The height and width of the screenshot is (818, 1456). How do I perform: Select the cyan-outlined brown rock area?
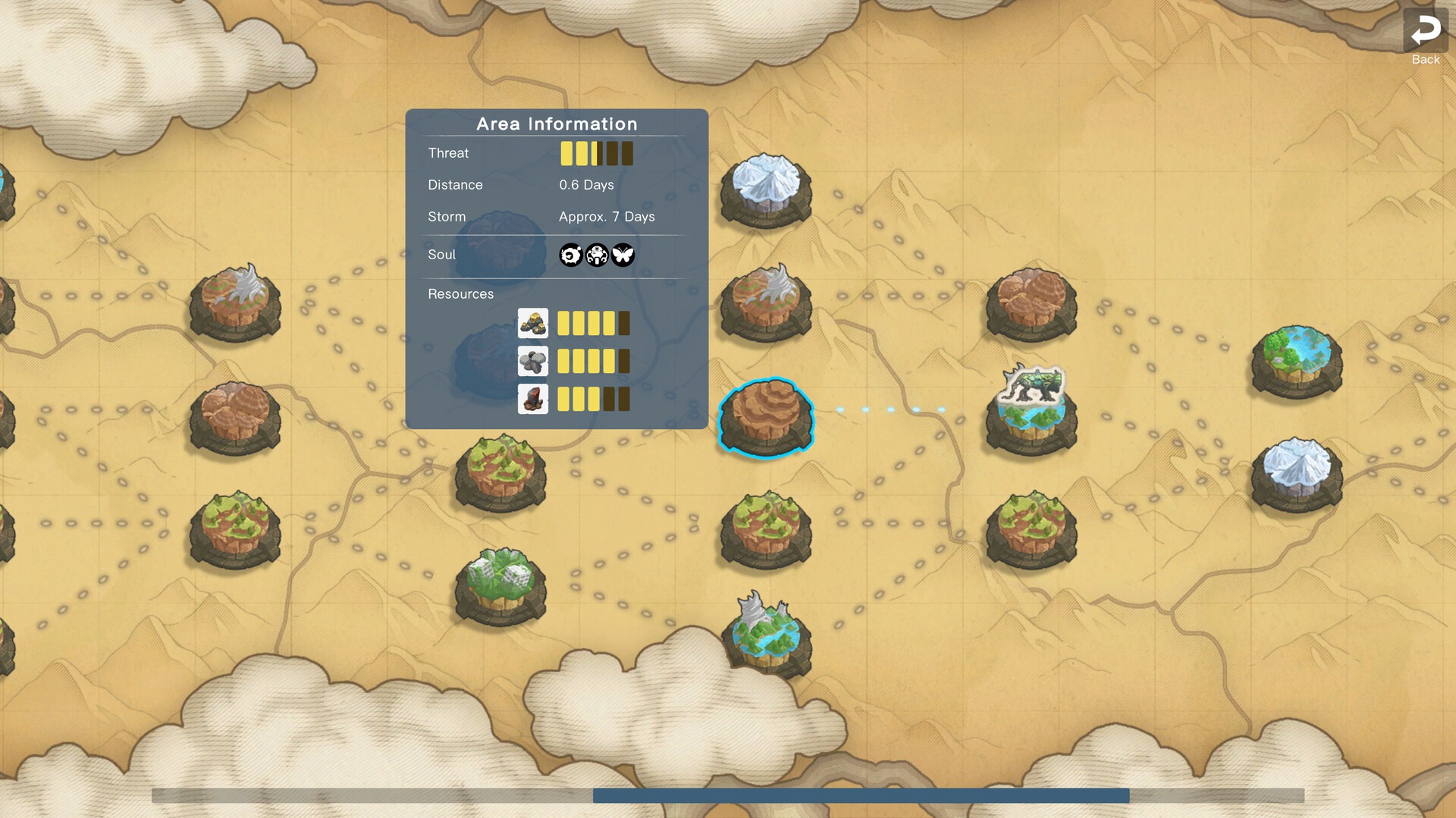click(x=766, y=416)
